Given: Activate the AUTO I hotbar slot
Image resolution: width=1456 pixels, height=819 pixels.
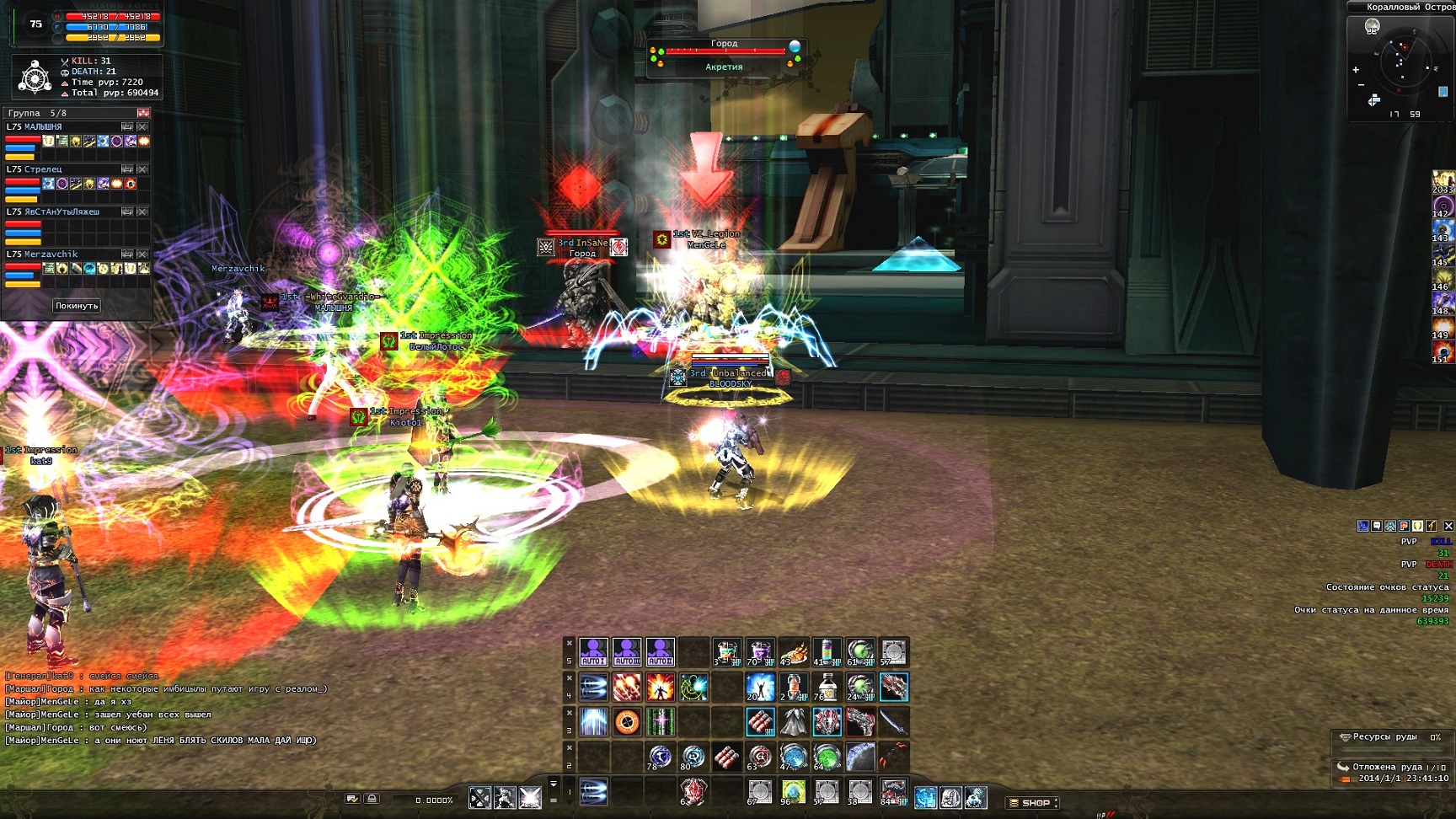Looking at the screenshot, I should tap(593, 651).
